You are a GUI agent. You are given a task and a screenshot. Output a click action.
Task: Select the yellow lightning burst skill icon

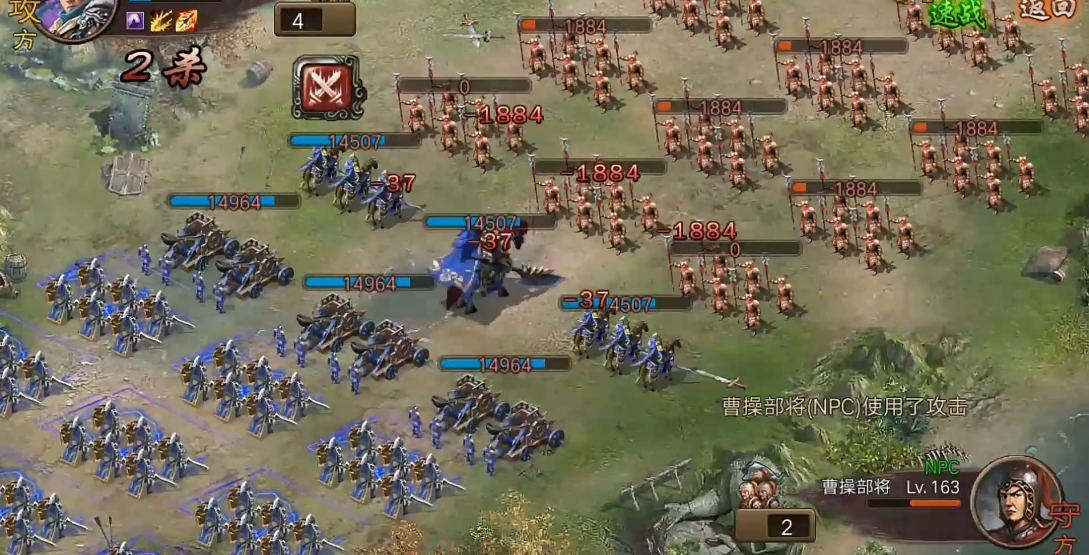point(161,21)
